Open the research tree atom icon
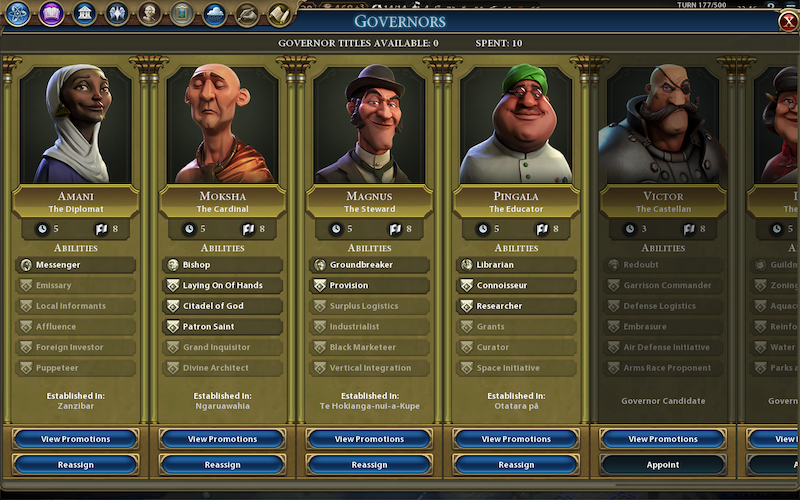 click(x=18, y=14)
